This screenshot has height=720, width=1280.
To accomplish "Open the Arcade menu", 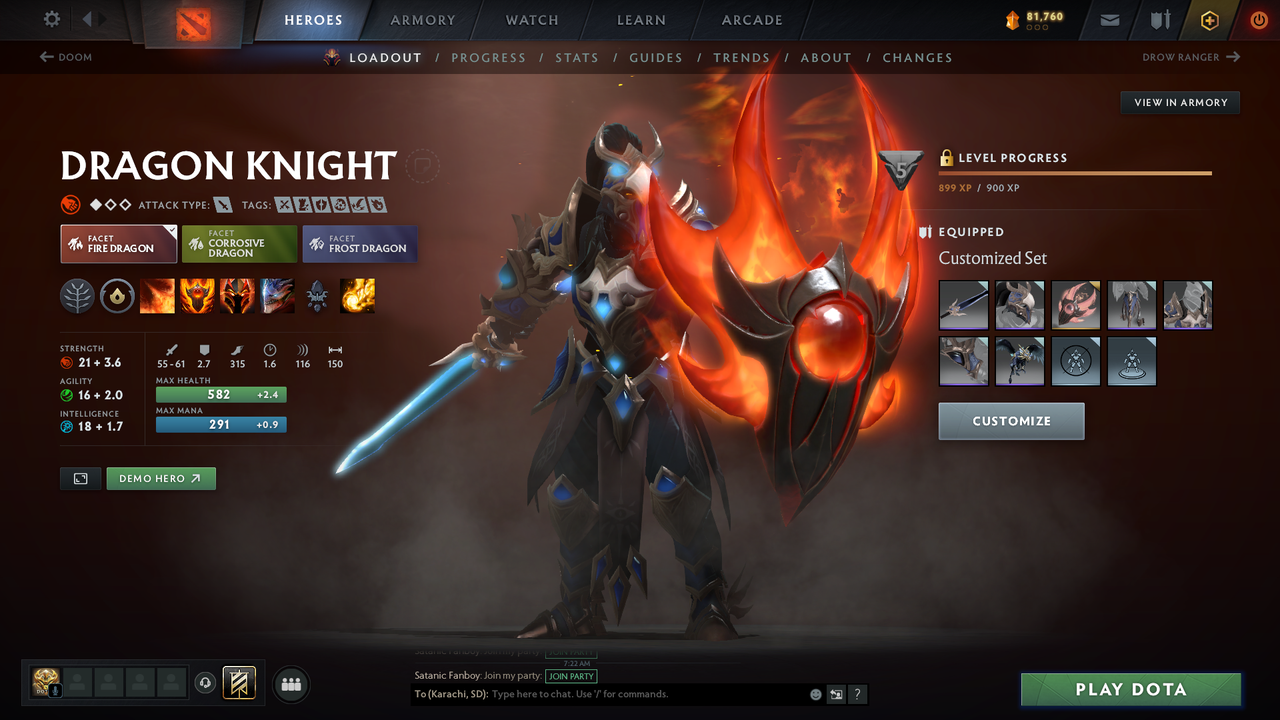I will pyautogui.click(x=751, y=20).
